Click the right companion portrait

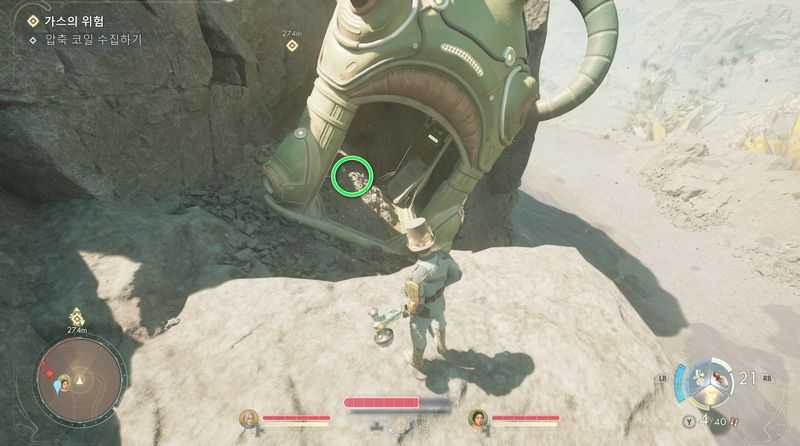point(477,418)
